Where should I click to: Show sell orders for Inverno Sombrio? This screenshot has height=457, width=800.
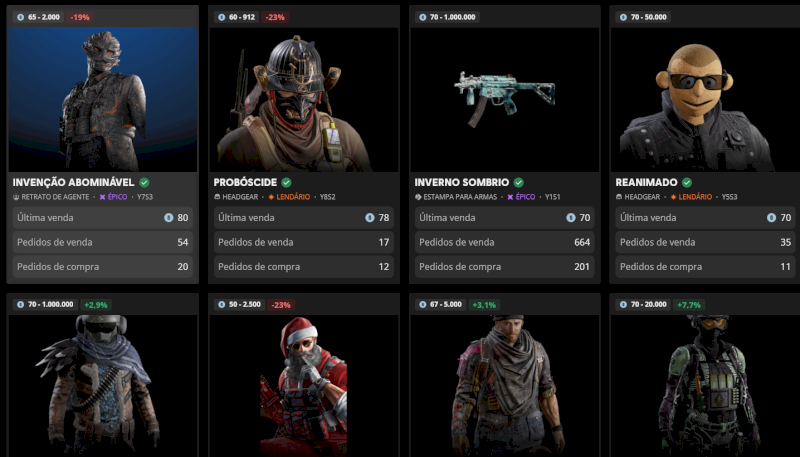(x=505, y=242)
